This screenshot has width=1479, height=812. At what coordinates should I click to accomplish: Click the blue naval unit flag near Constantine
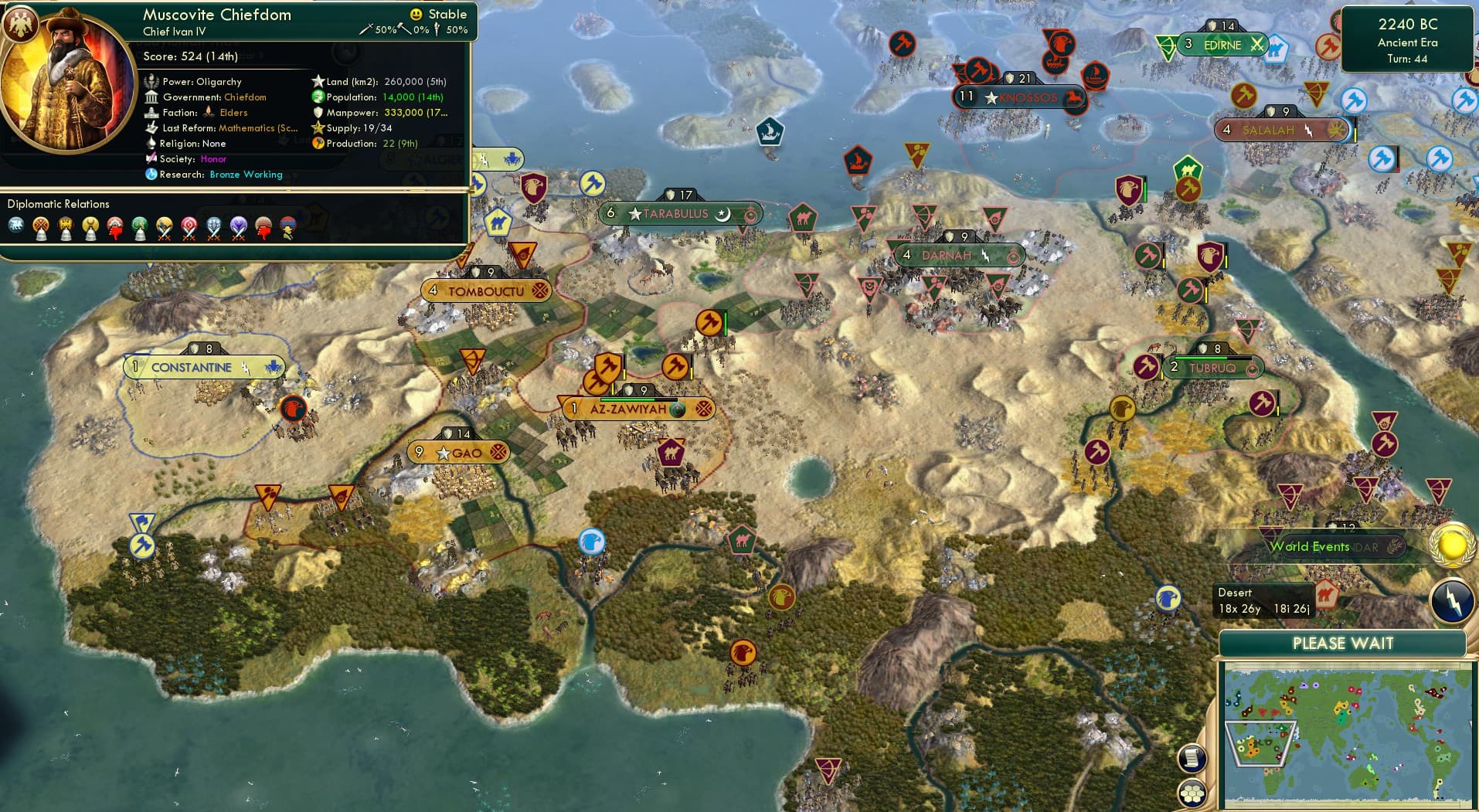(x=272, y=365)
